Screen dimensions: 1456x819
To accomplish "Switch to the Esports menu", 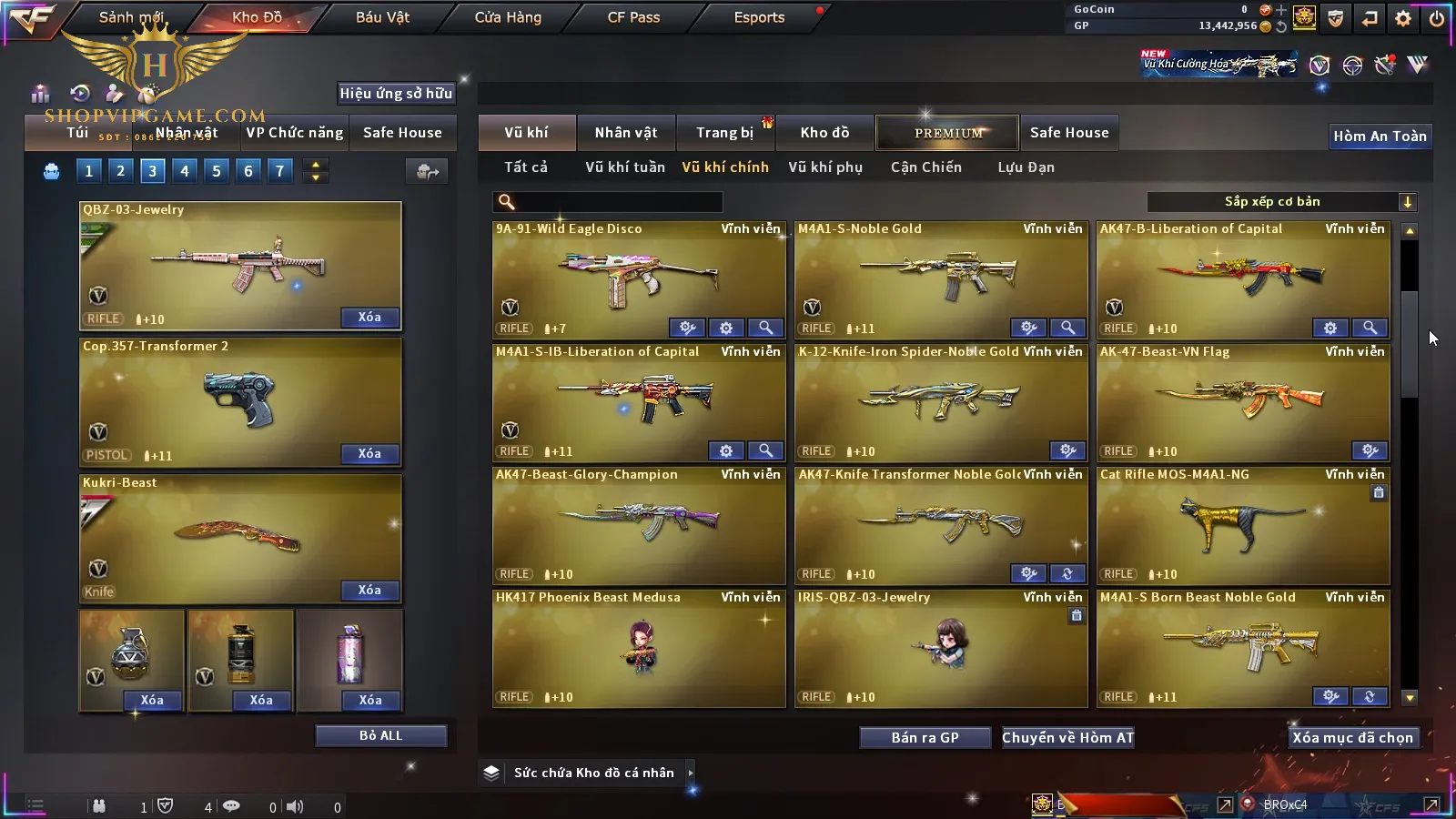I will coord(759,17).
